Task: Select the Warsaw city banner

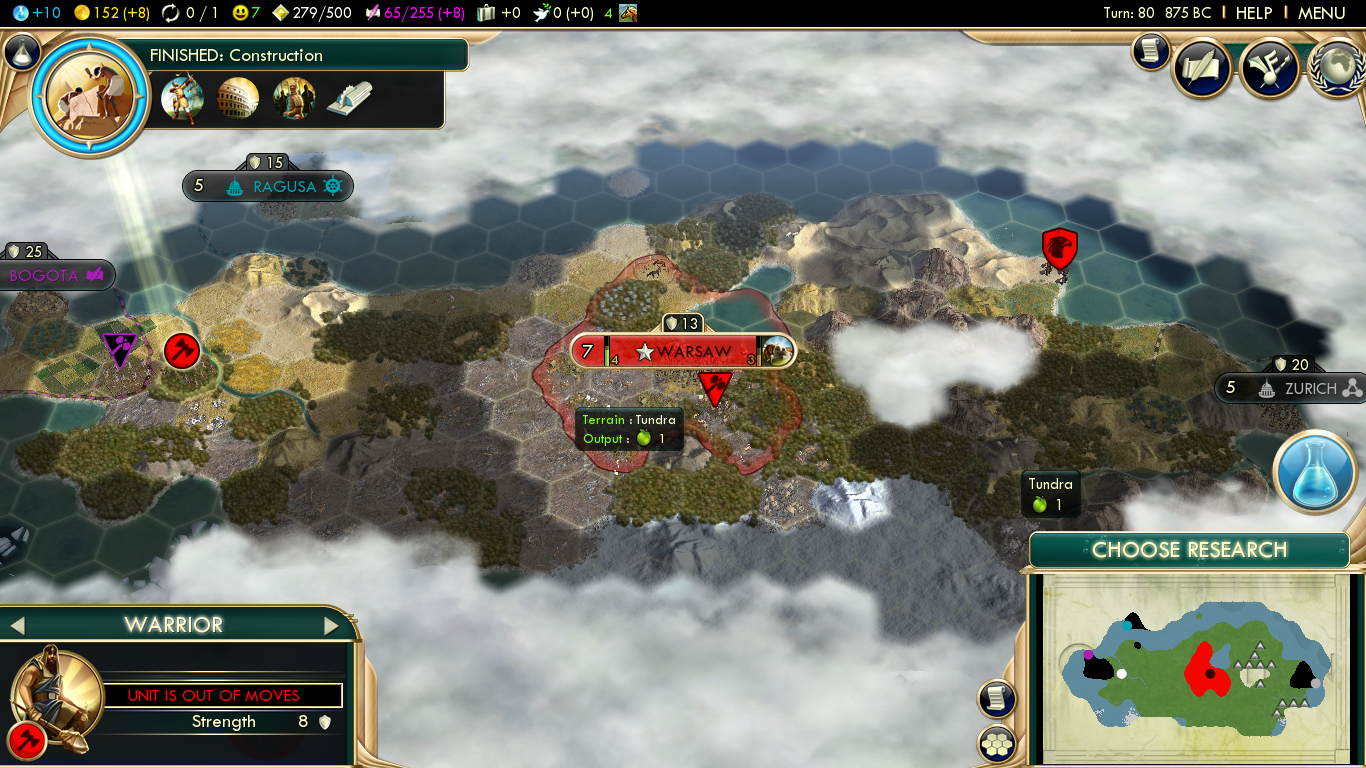Action: point(683,351)
